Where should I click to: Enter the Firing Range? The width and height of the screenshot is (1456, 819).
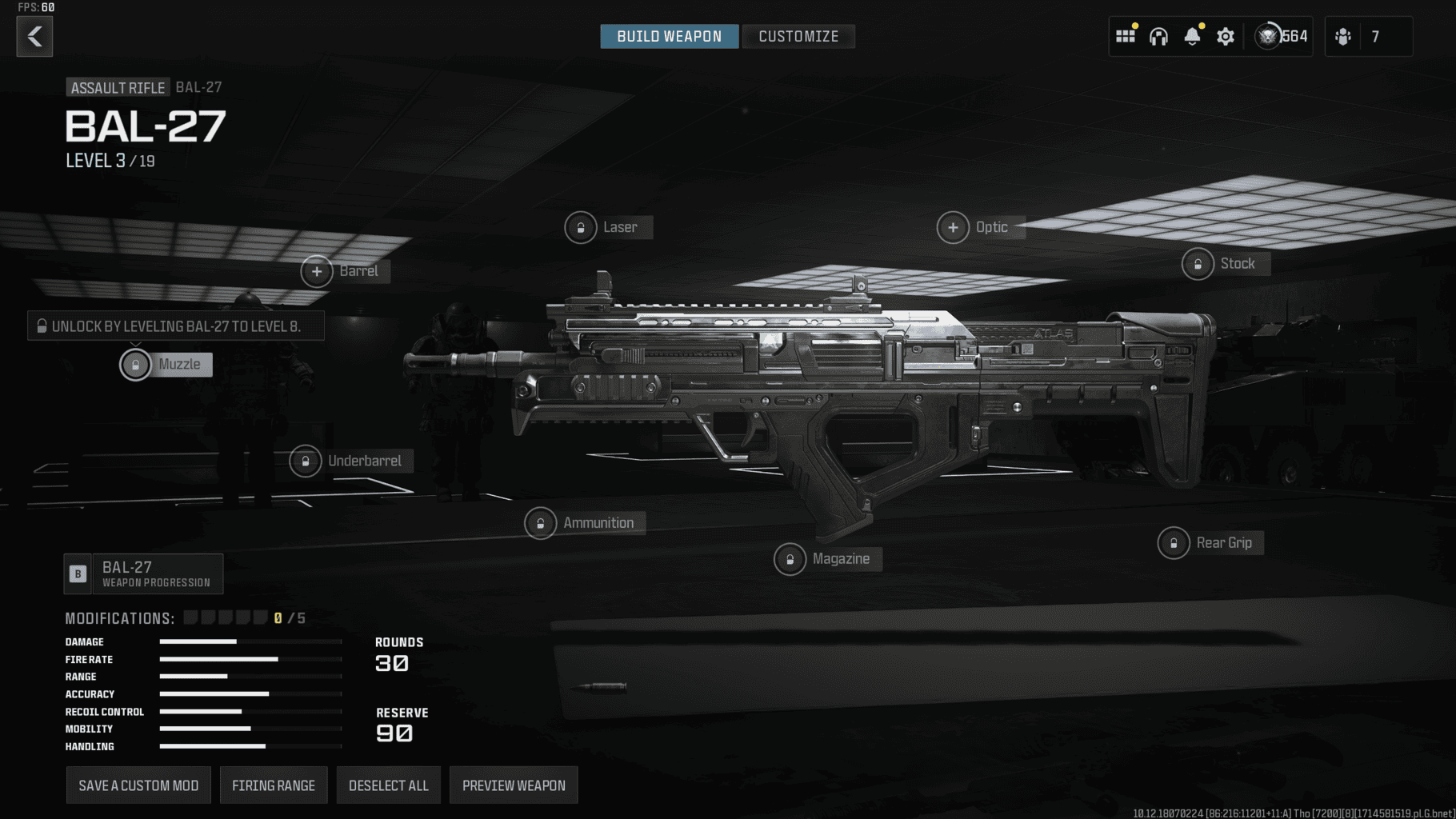(x=274, y=785)
